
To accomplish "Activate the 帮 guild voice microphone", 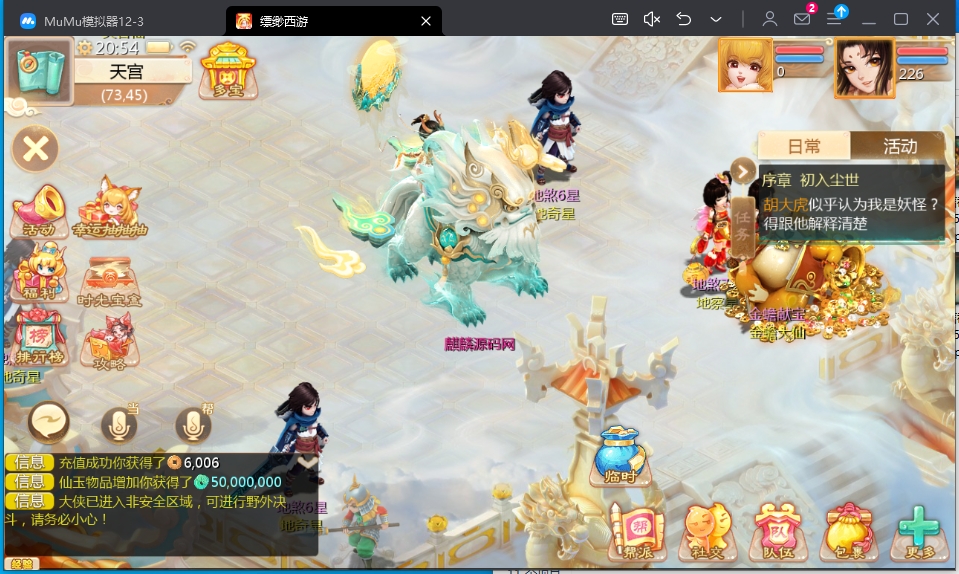I will click(x=194, y=425).
